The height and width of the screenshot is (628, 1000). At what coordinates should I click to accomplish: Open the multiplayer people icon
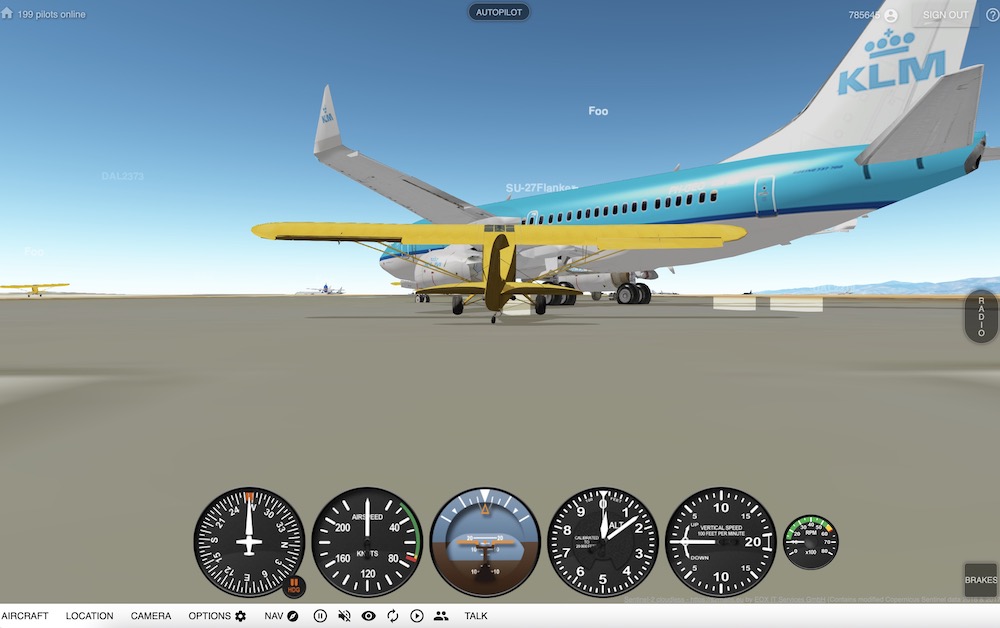coord(441,616)
